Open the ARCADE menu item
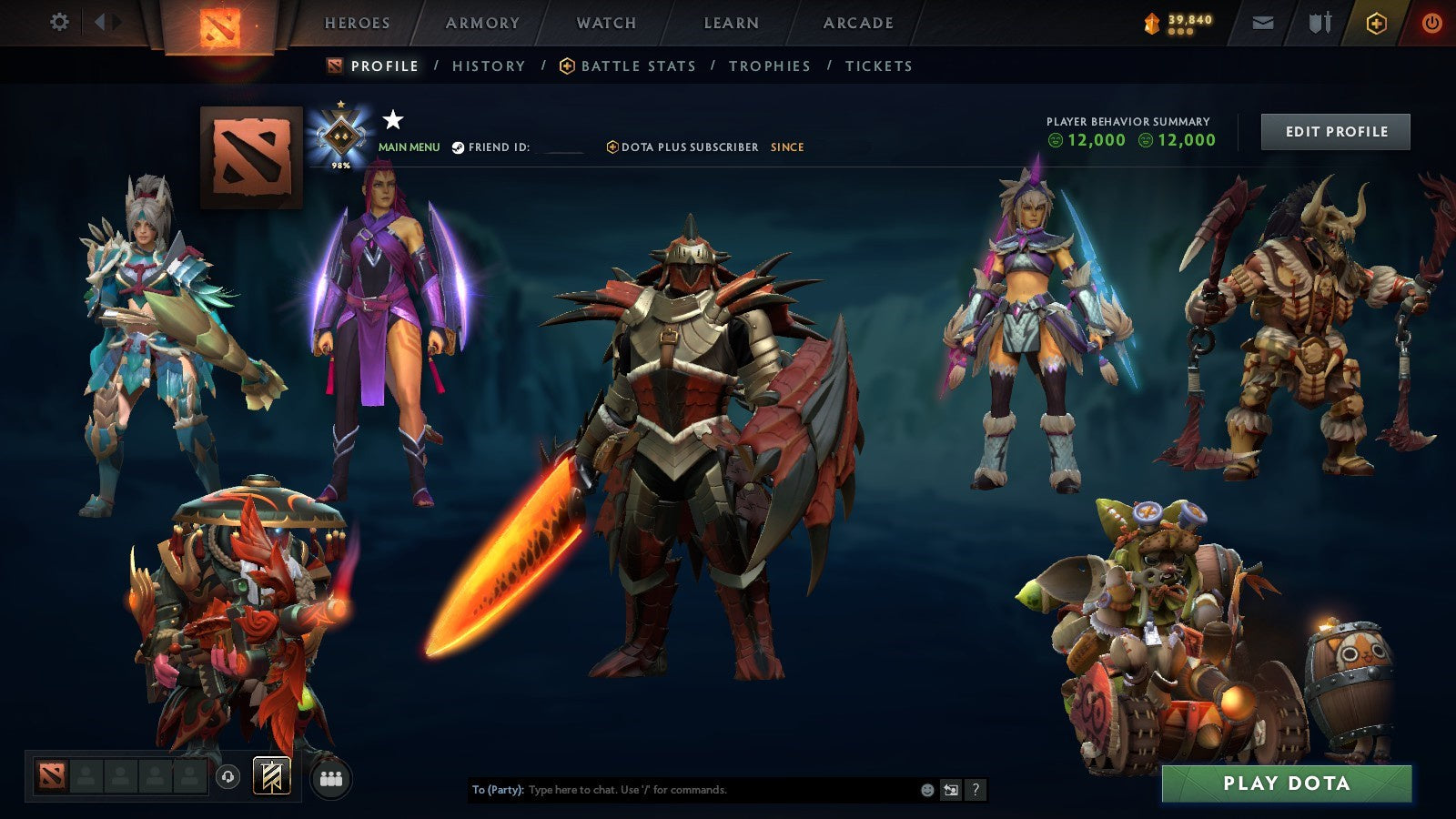 coord(860,23)
